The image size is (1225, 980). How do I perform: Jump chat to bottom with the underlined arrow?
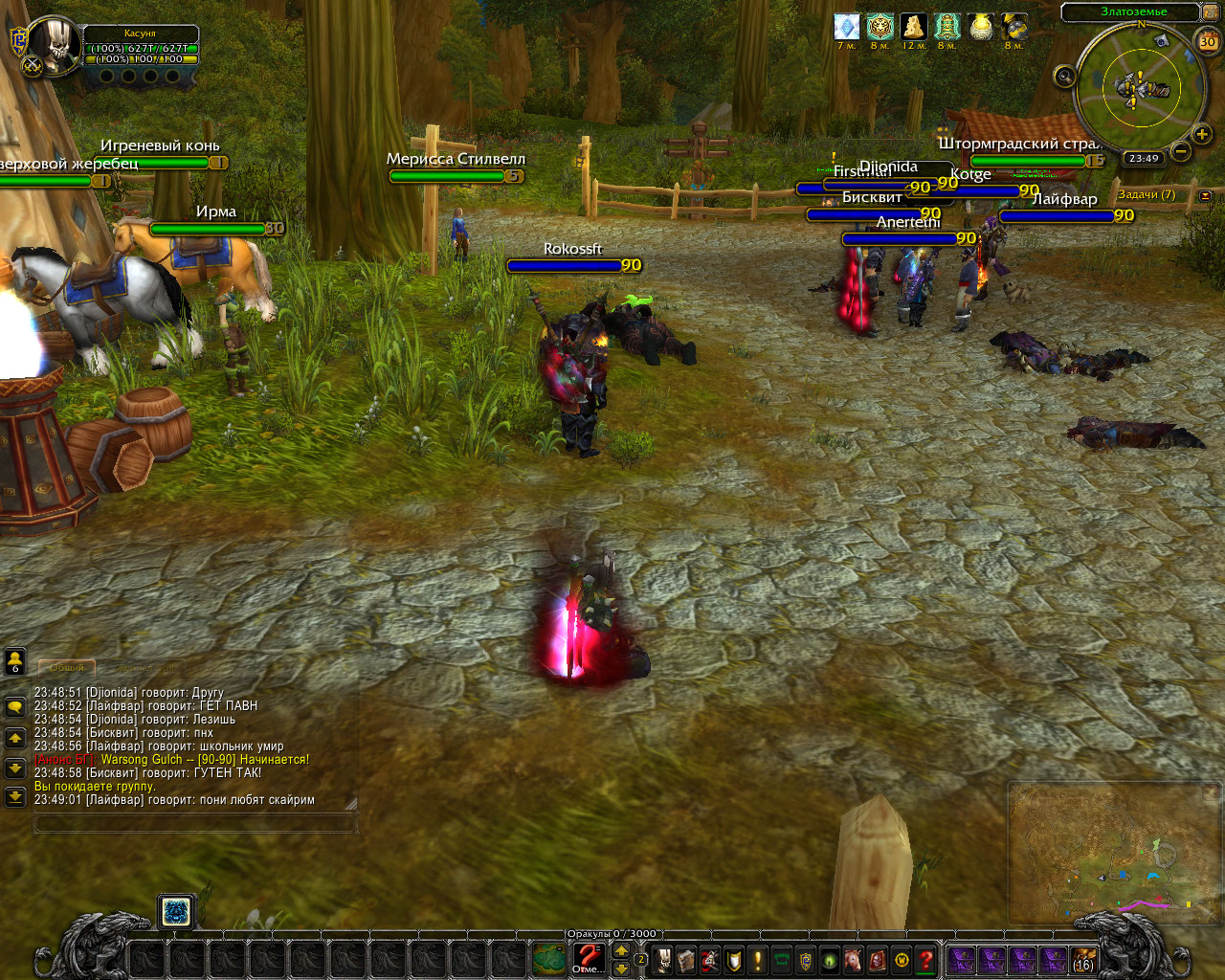point(15,796)
